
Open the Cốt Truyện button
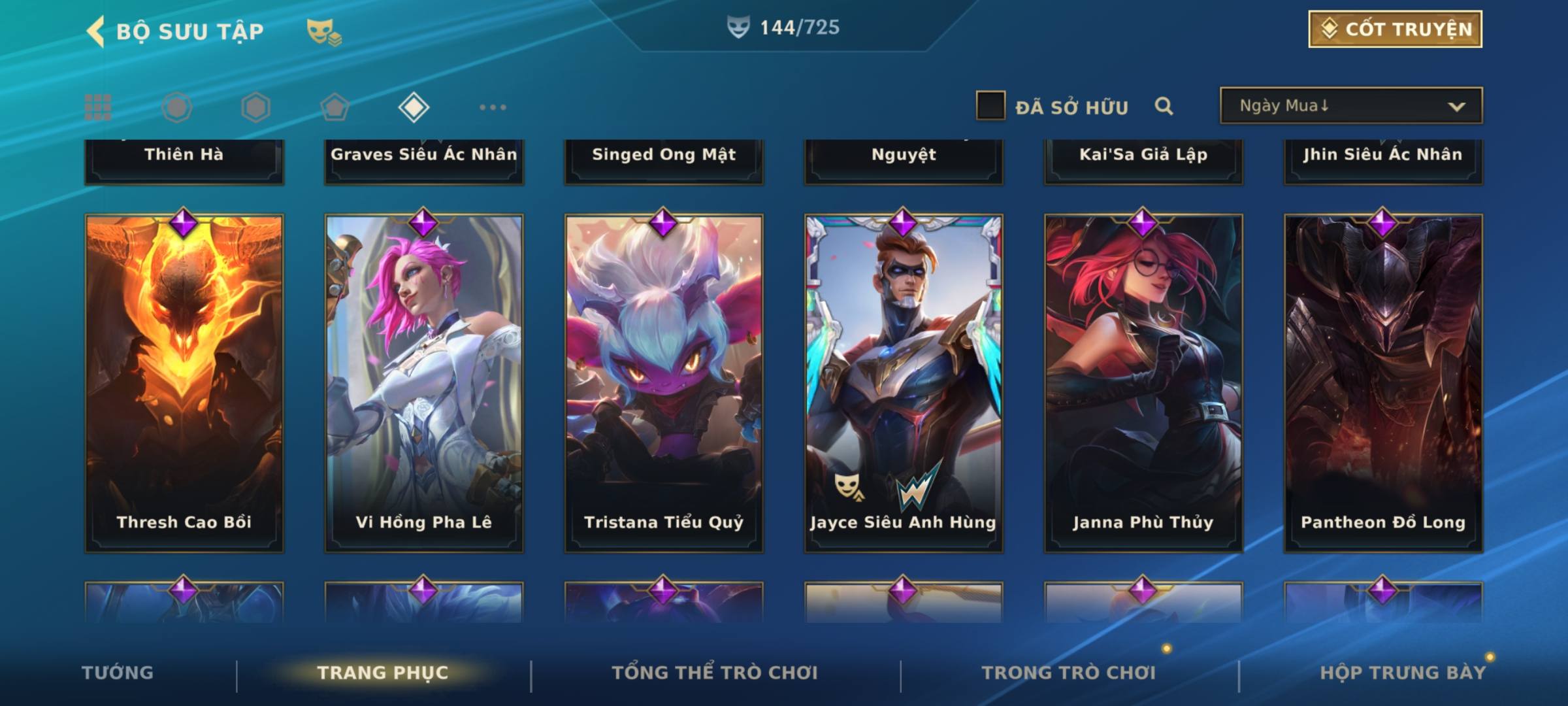pos(1395,29)
